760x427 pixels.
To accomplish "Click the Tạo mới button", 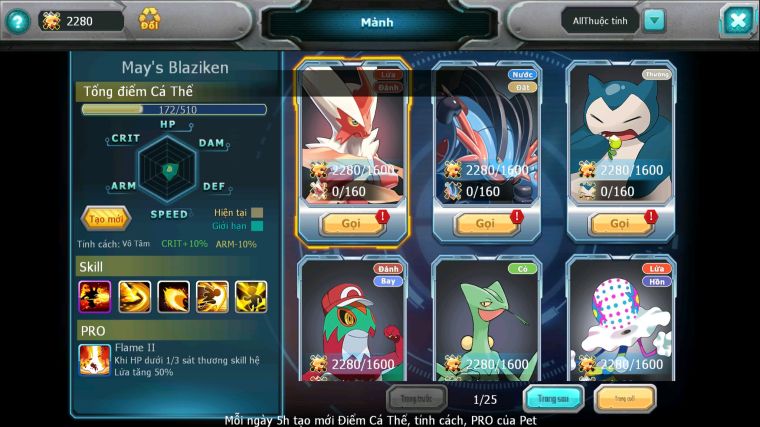I will tap(105, 218).
